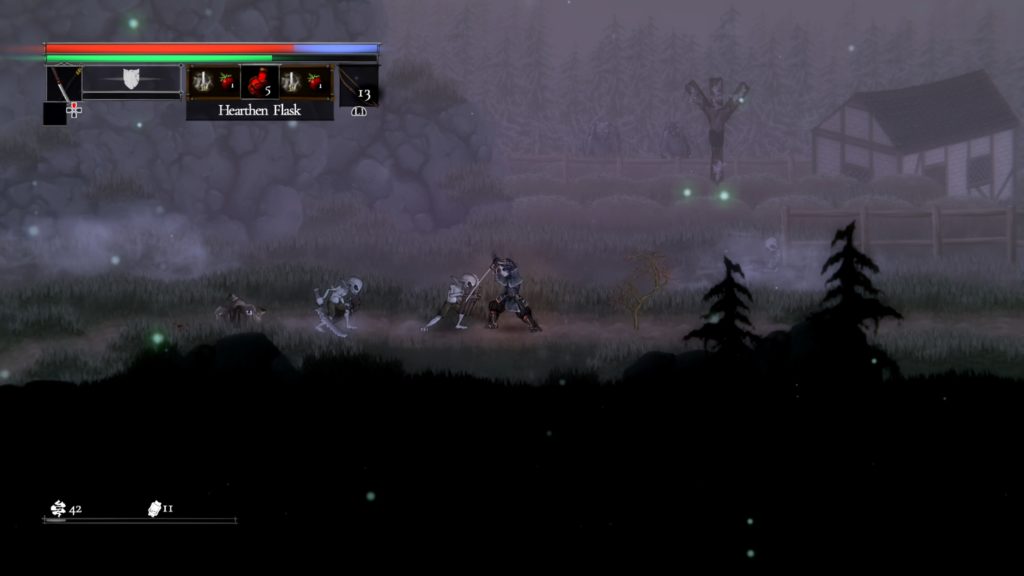
Task: Use the Hearthen Flask item slot
Action: point(260,81)
